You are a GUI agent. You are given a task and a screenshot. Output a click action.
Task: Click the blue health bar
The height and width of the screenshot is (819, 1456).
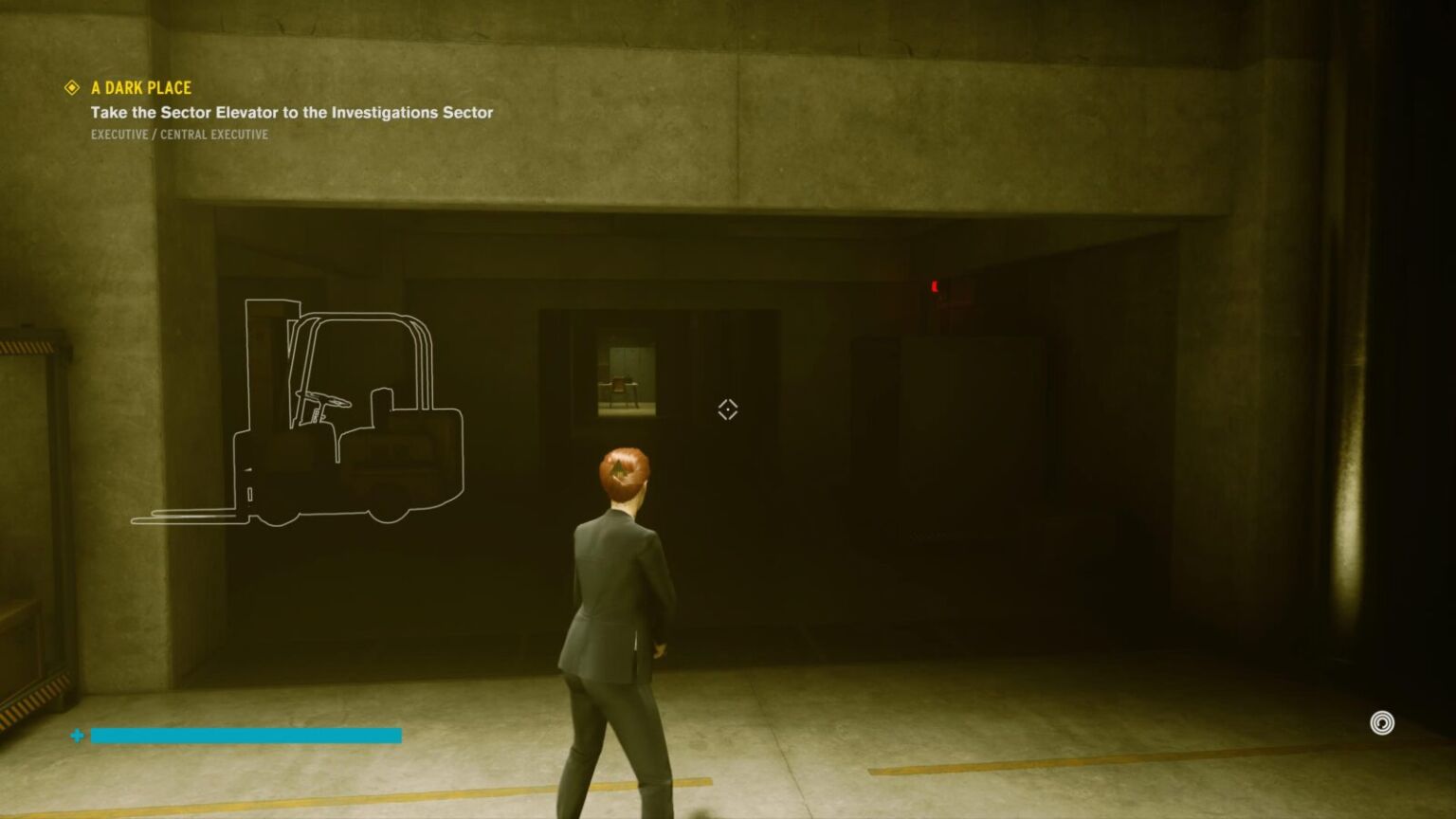point(245,735)
